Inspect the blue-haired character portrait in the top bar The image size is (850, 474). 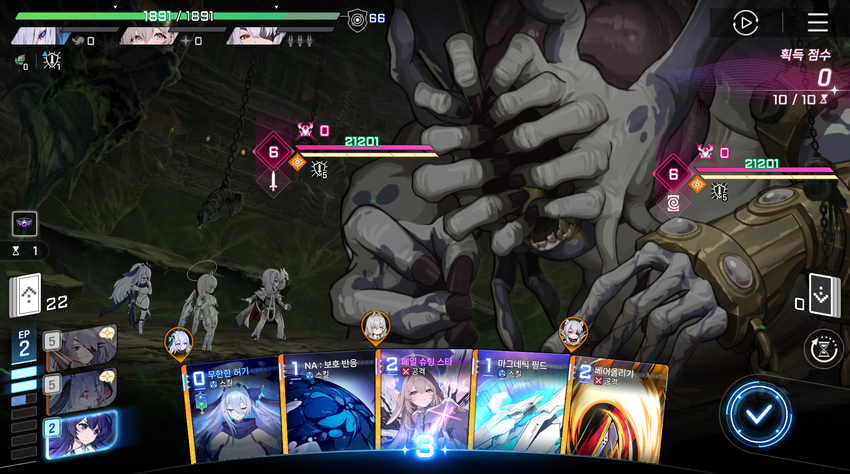click(x=40, y=37)
